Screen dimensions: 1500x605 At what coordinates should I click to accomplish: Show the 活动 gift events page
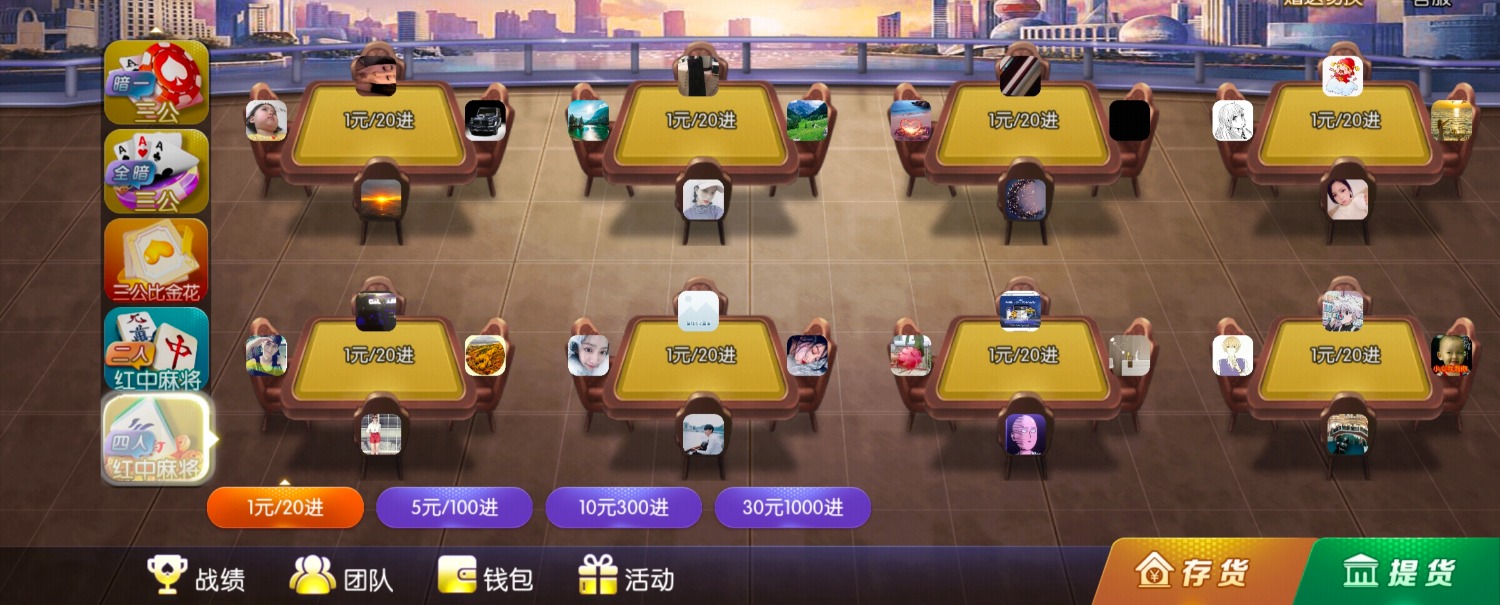(x=627, y=577)
